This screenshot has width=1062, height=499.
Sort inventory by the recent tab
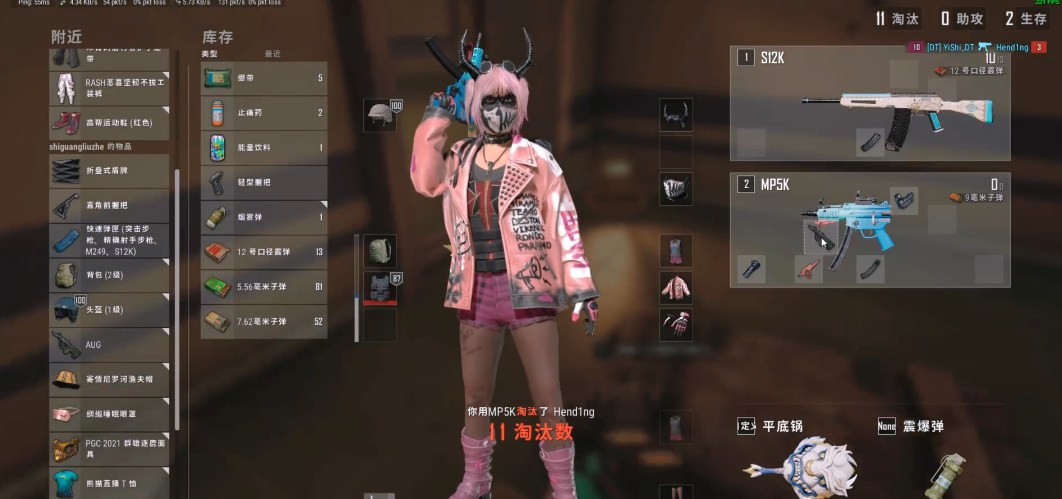click(x=272, y=53)
